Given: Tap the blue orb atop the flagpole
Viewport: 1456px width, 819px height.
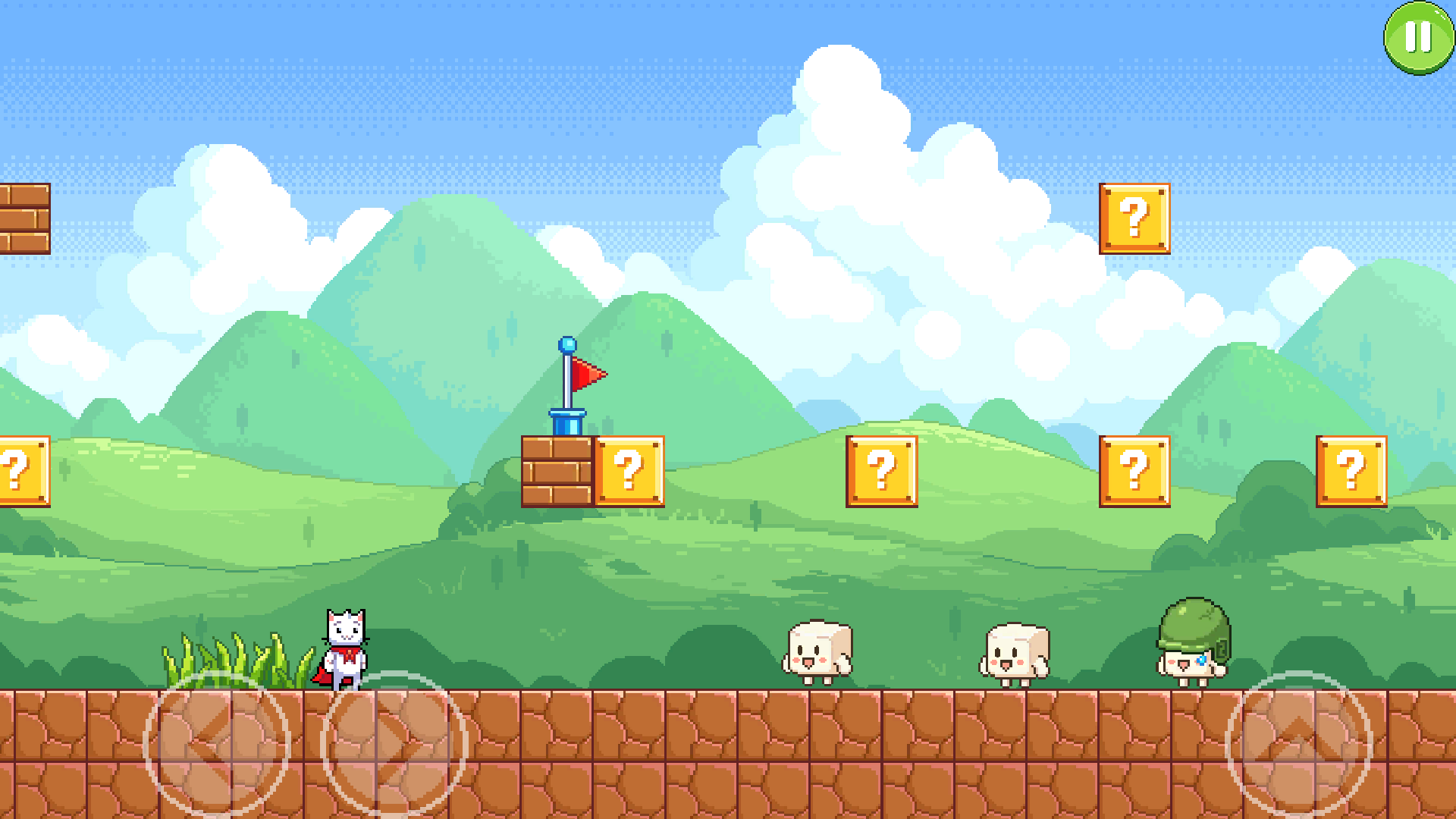Looking at the screenshot, I should (x=565, y=343).
